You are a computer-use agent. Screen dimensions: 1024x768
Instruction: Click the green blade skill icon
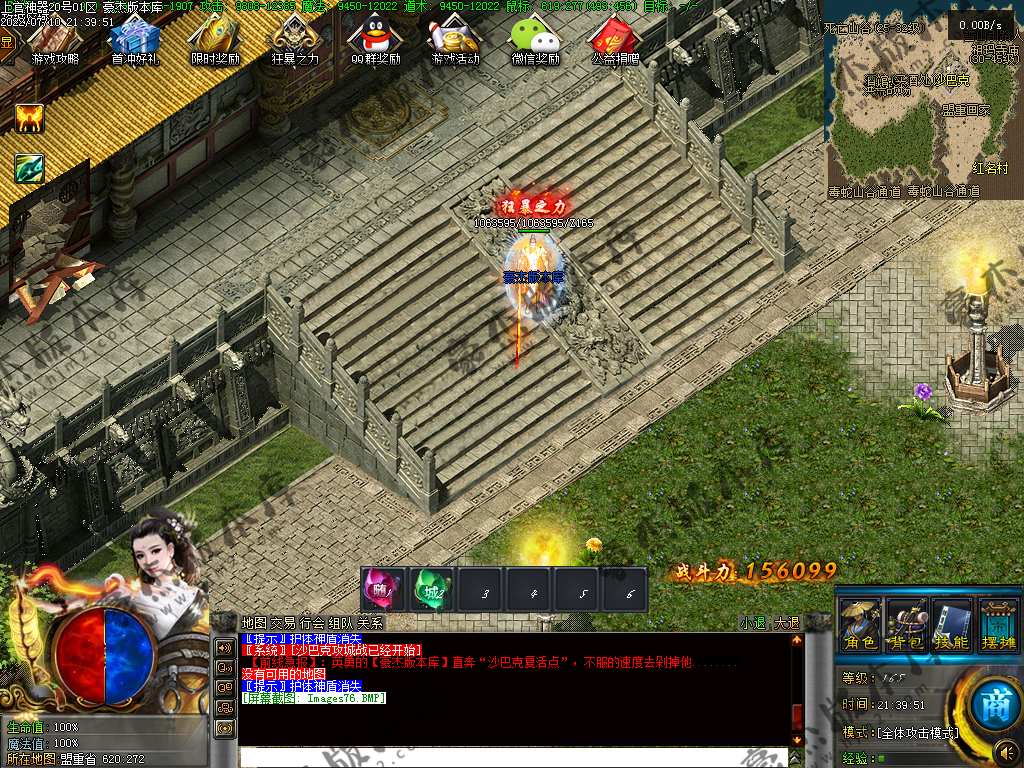coord(29,168)
